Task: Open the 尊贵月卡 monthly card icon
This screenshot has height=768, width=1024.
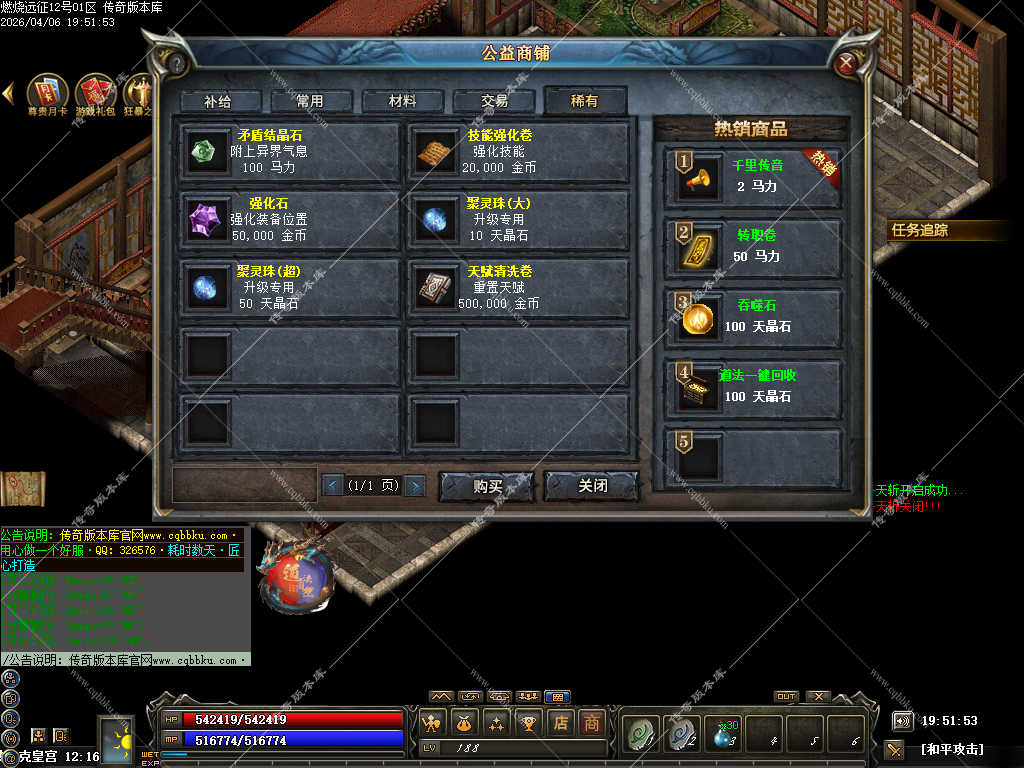Action: pos(47,94)
